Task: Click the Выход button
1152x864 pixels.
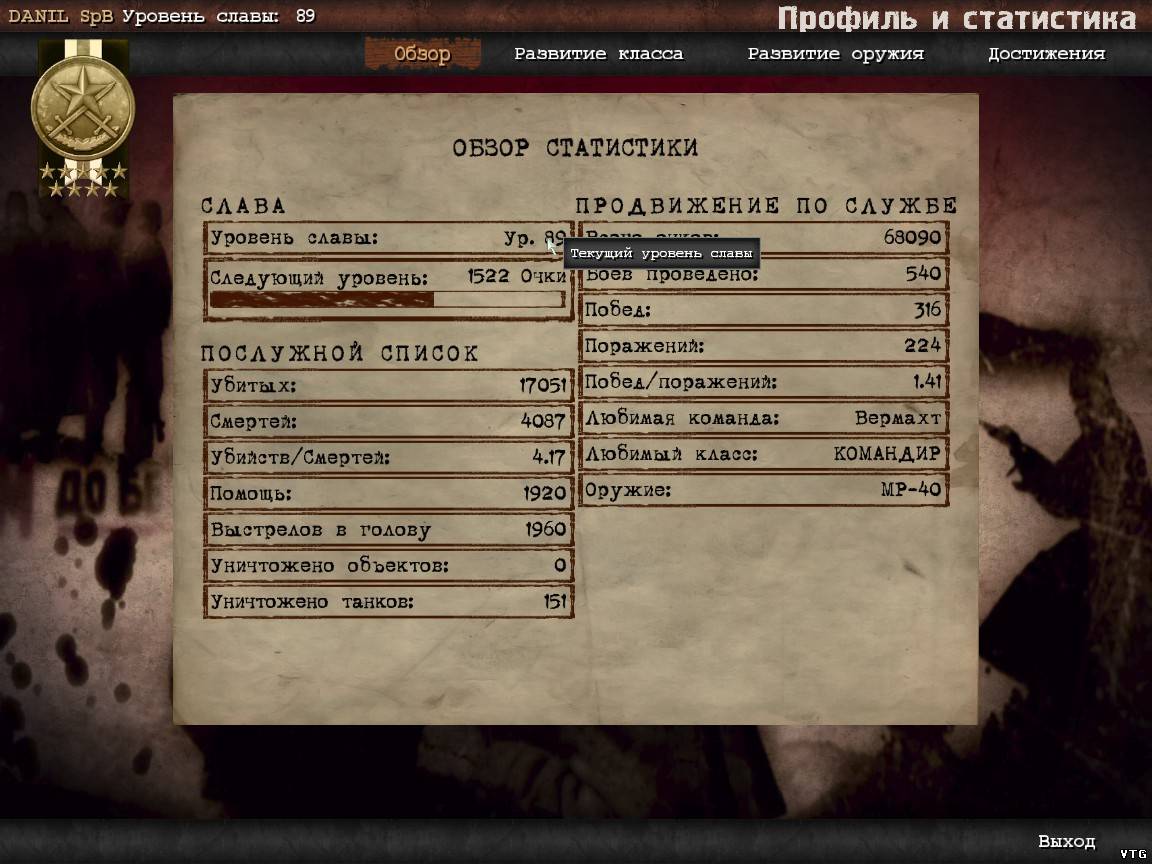Action: click(1066, 841)
